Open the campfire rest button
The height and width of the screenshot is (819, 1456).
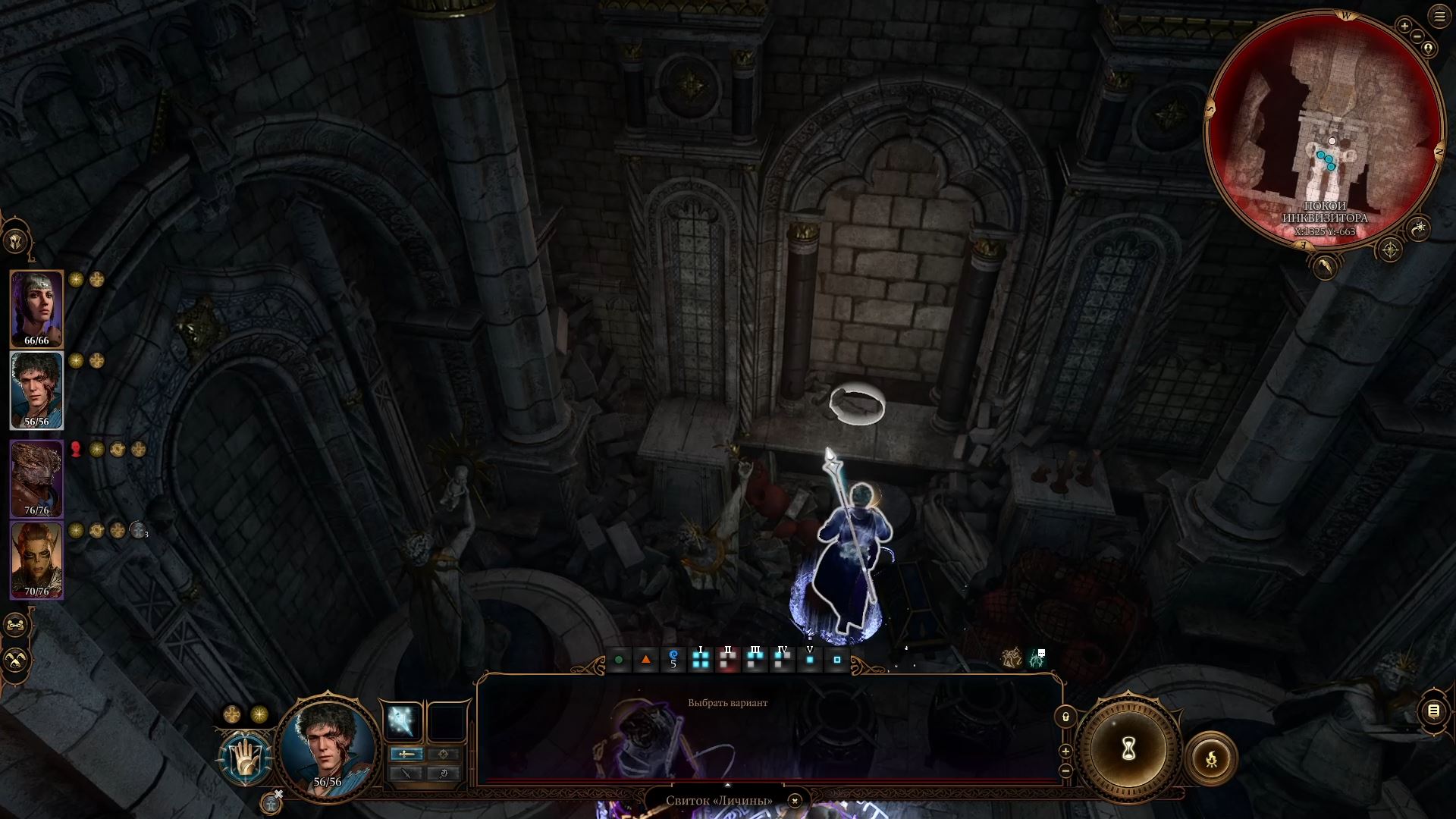(x=1211, y=758)
